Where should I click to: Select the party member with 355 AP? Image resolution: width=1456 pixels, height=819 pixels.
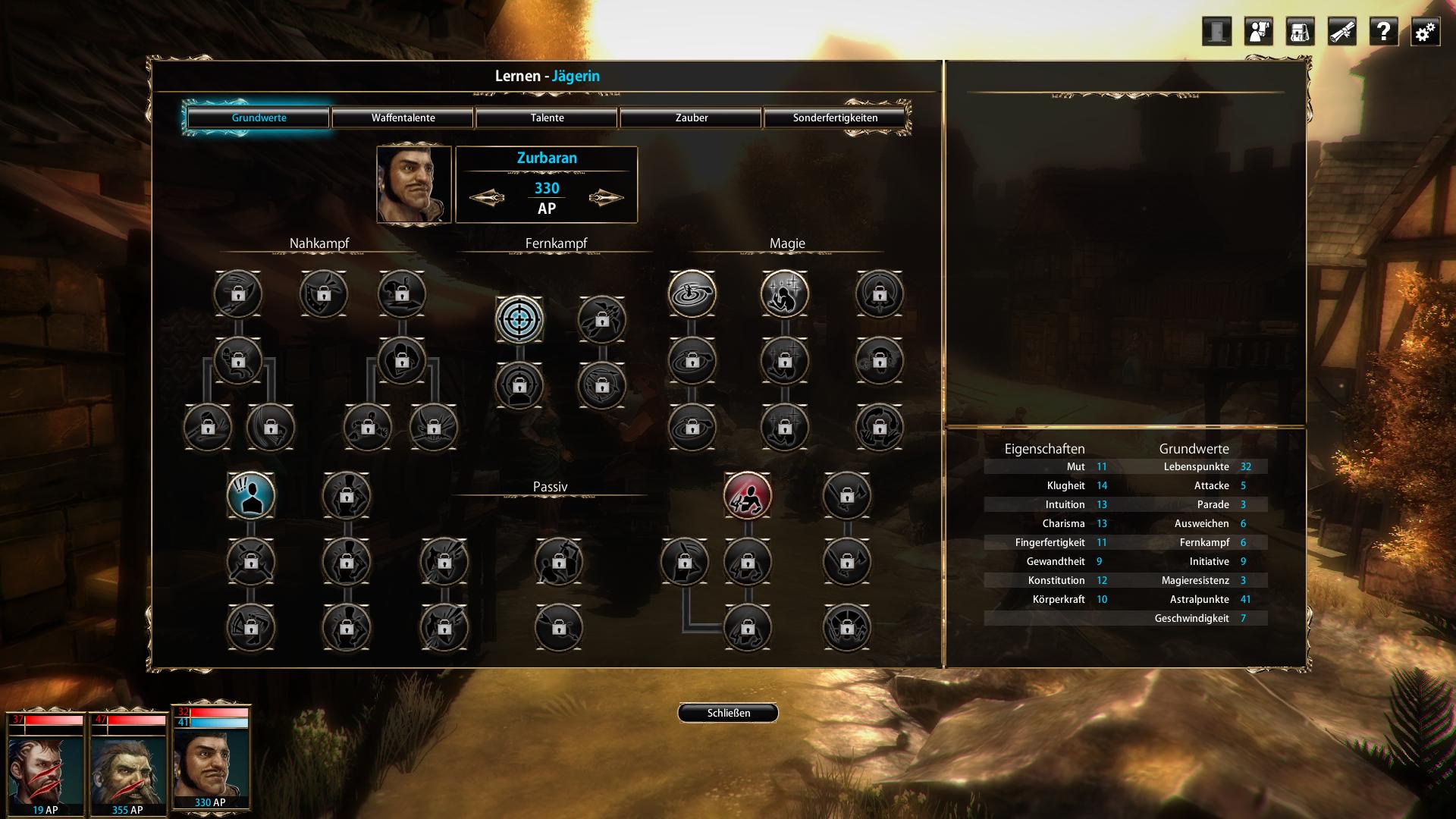[127, 766]
